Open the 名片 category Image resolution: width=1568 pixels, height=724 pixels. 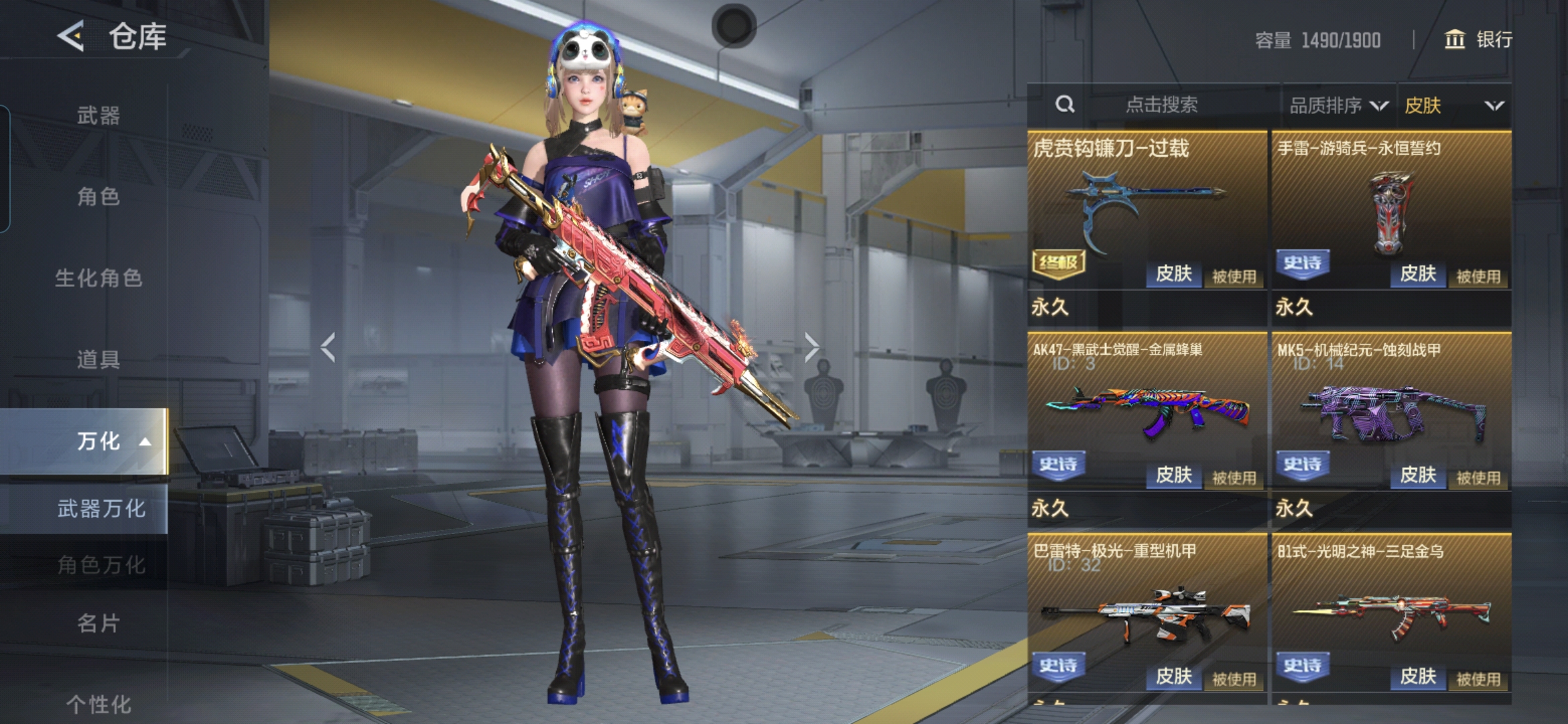click(99, 623)
